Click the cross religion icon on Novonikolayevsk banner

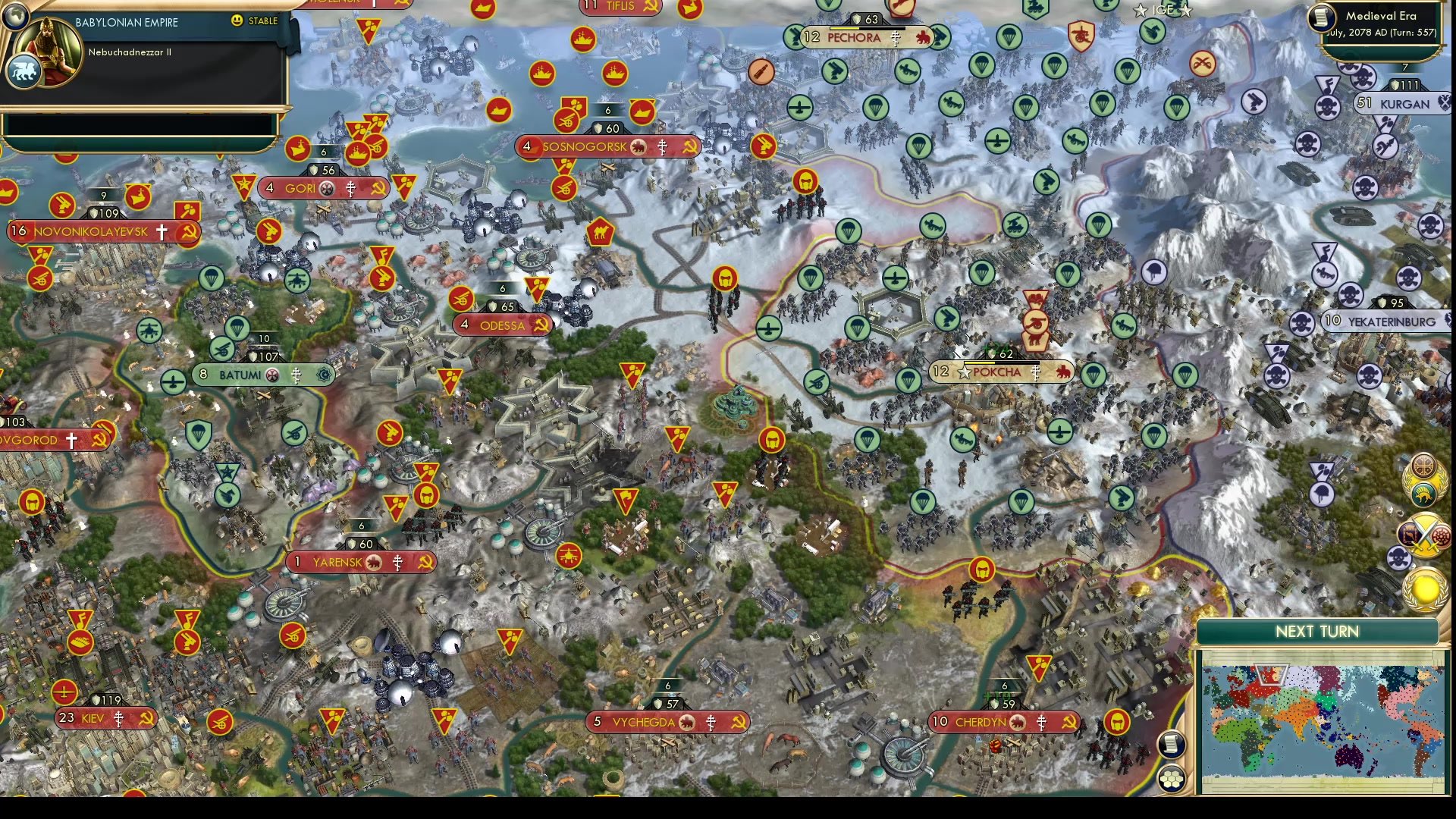(x=163, y=232)
